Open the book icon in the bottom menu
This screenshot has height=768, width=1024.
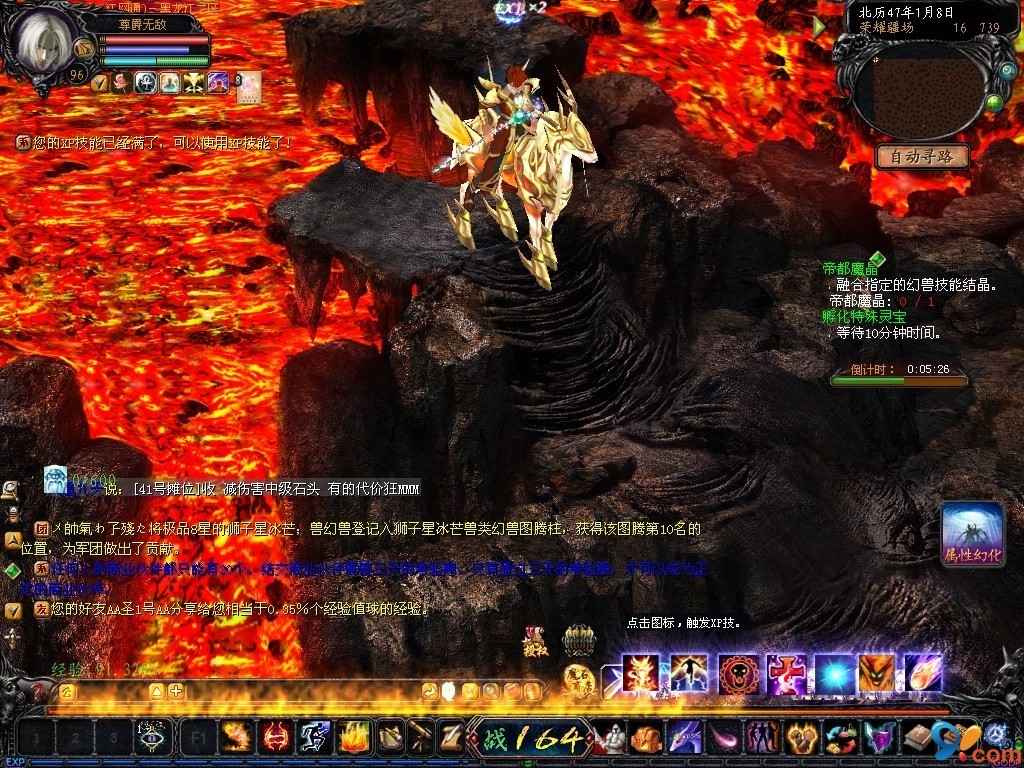coord(919,738)
